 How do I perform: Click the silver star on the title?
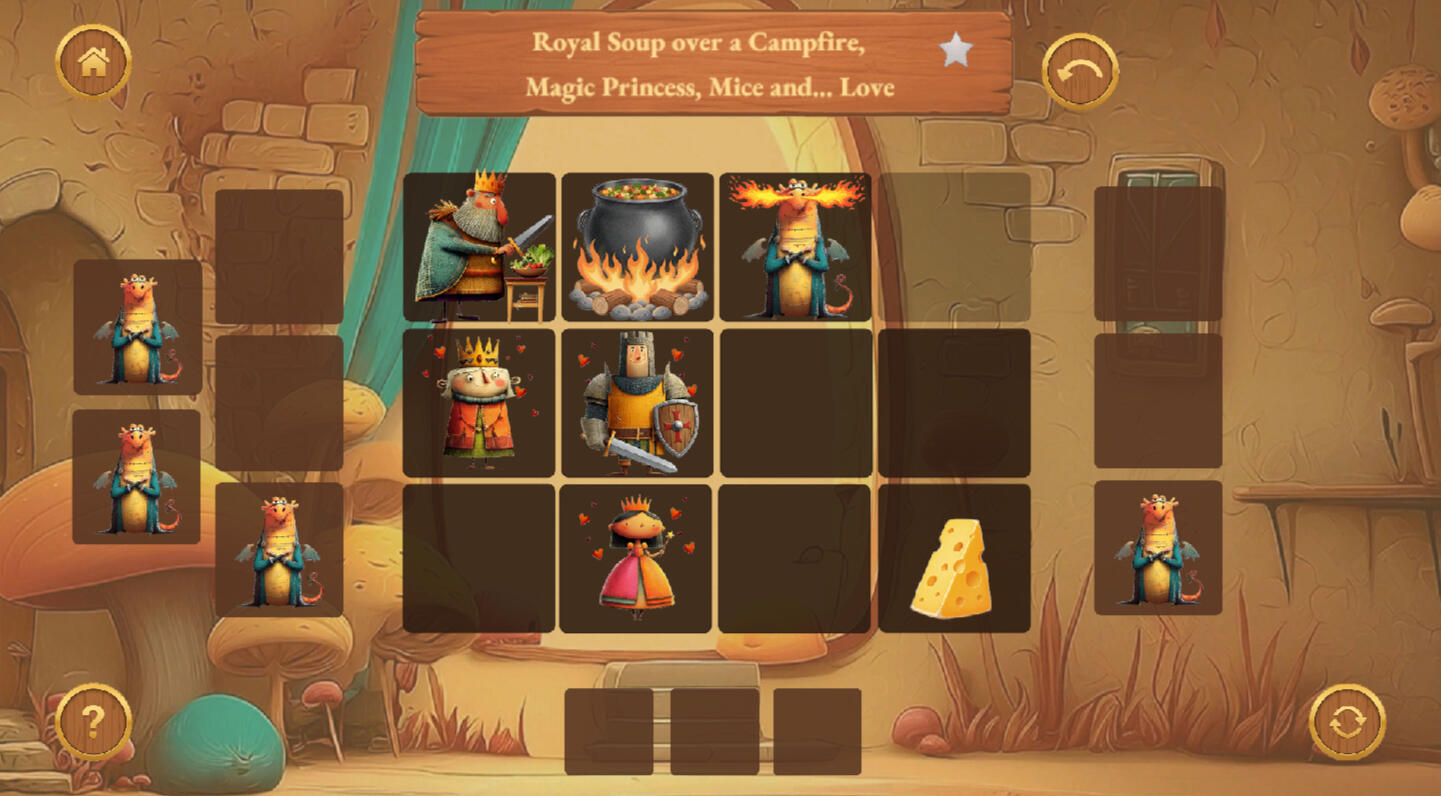click(x=956, y=50)
